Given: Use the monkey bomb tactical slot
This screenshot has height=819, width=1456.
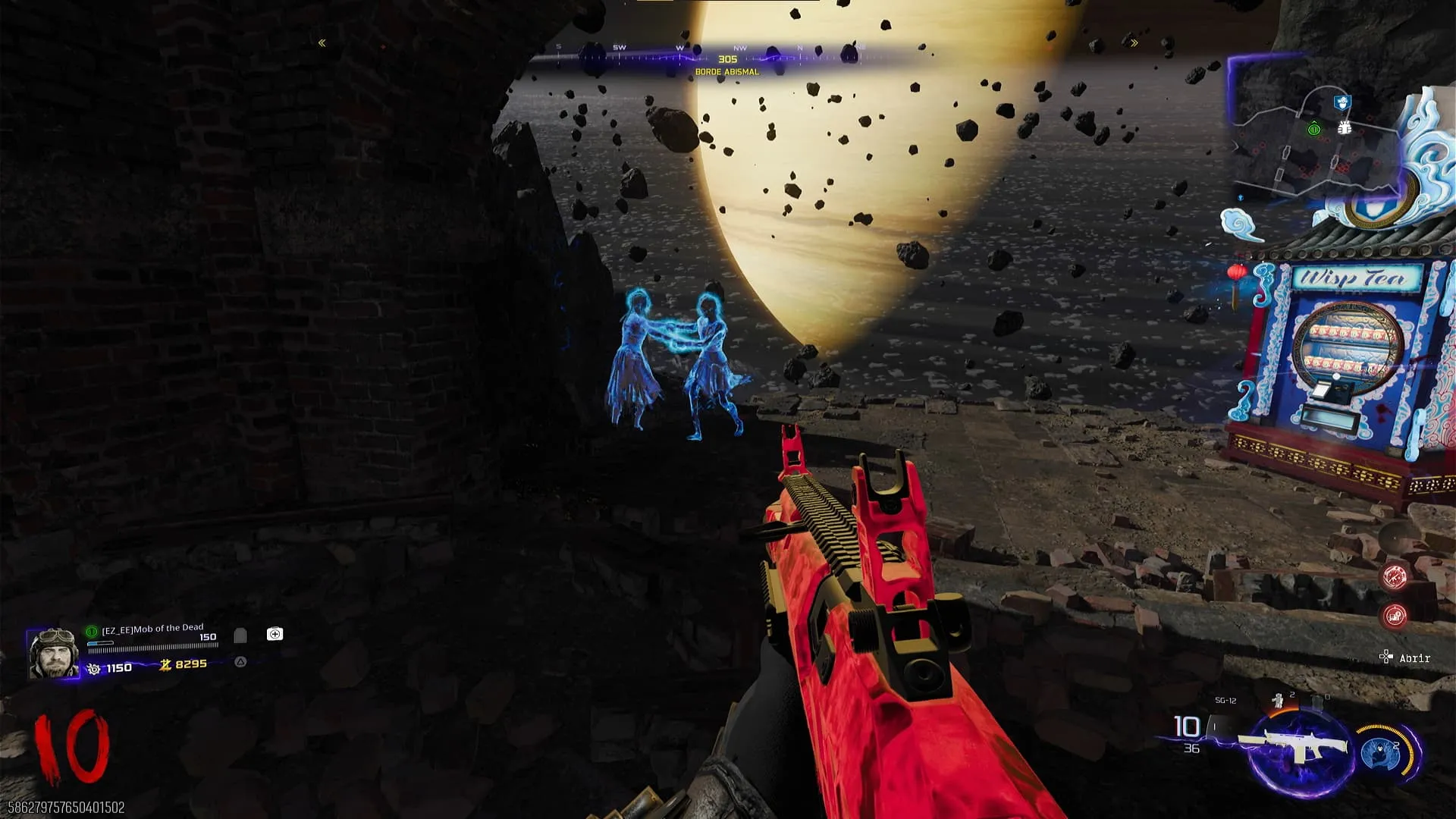Looking at the screenshot, I should 1279,701.
